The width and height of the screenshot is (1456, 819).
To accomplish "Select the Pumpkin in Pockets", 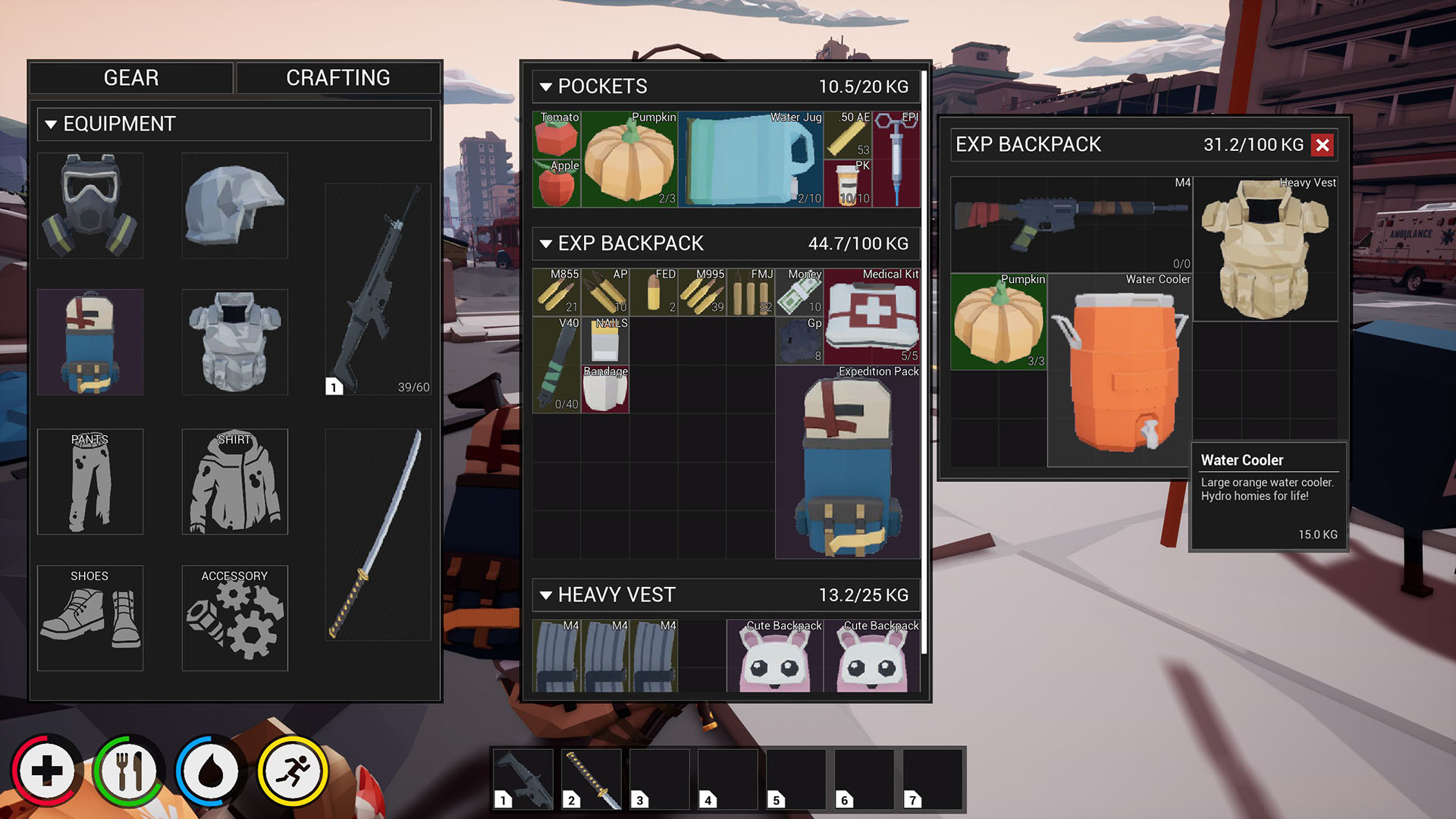I will 629,159.
